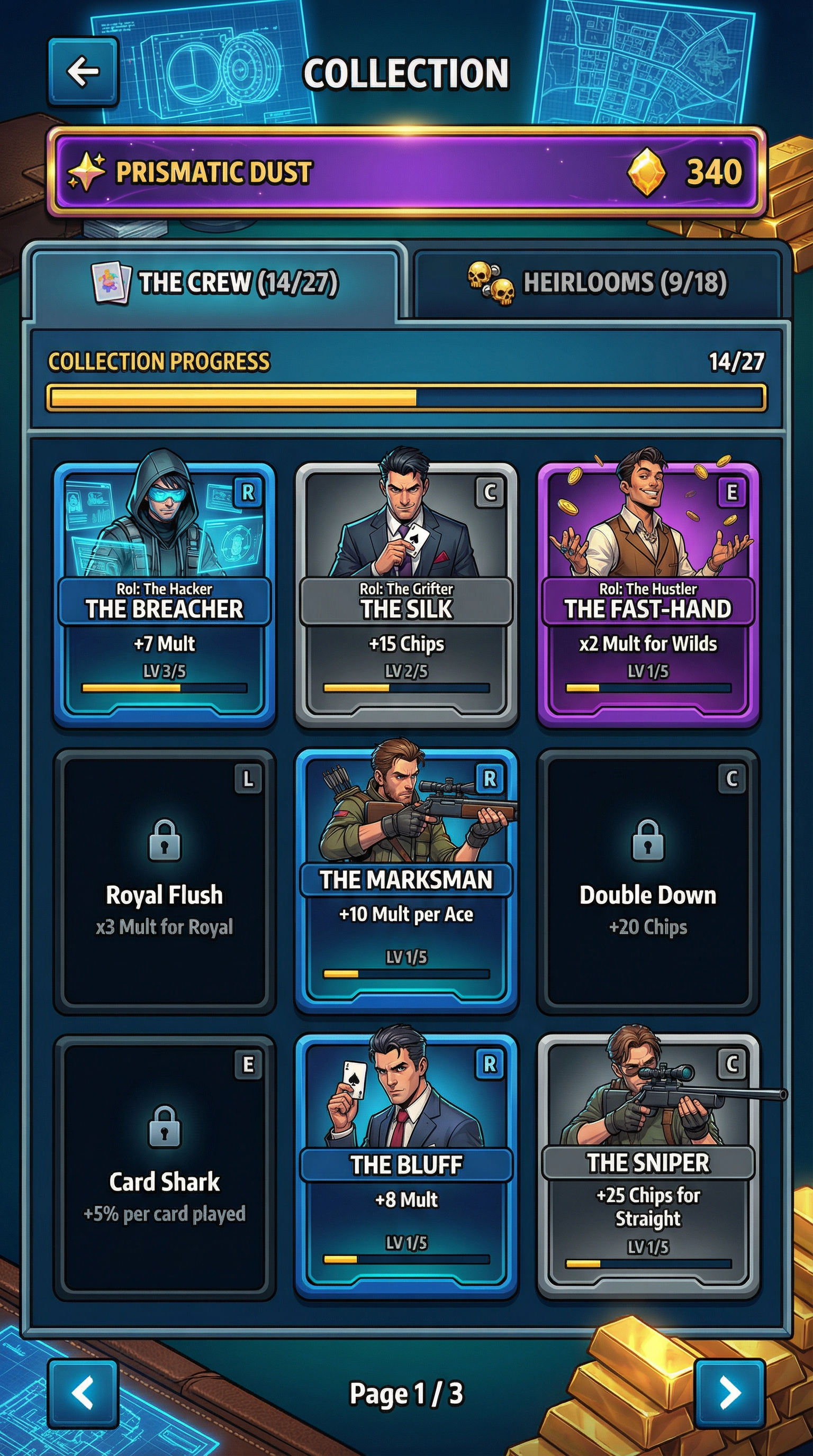View The Fast-Hand card details
Screen dimensions: 813x1456
(648, 594)
